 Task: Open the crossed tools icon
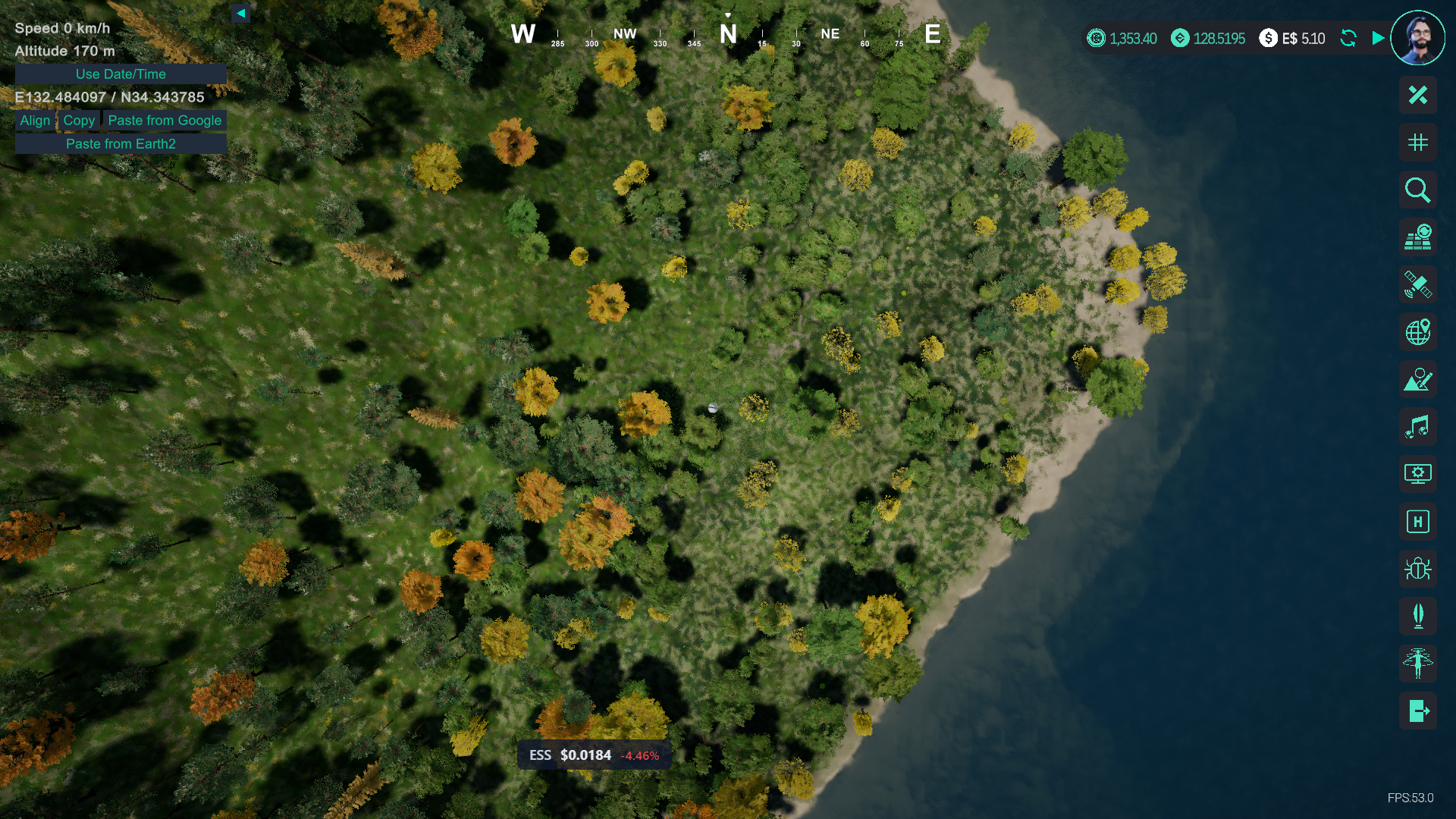click(x=1417, y=95)
